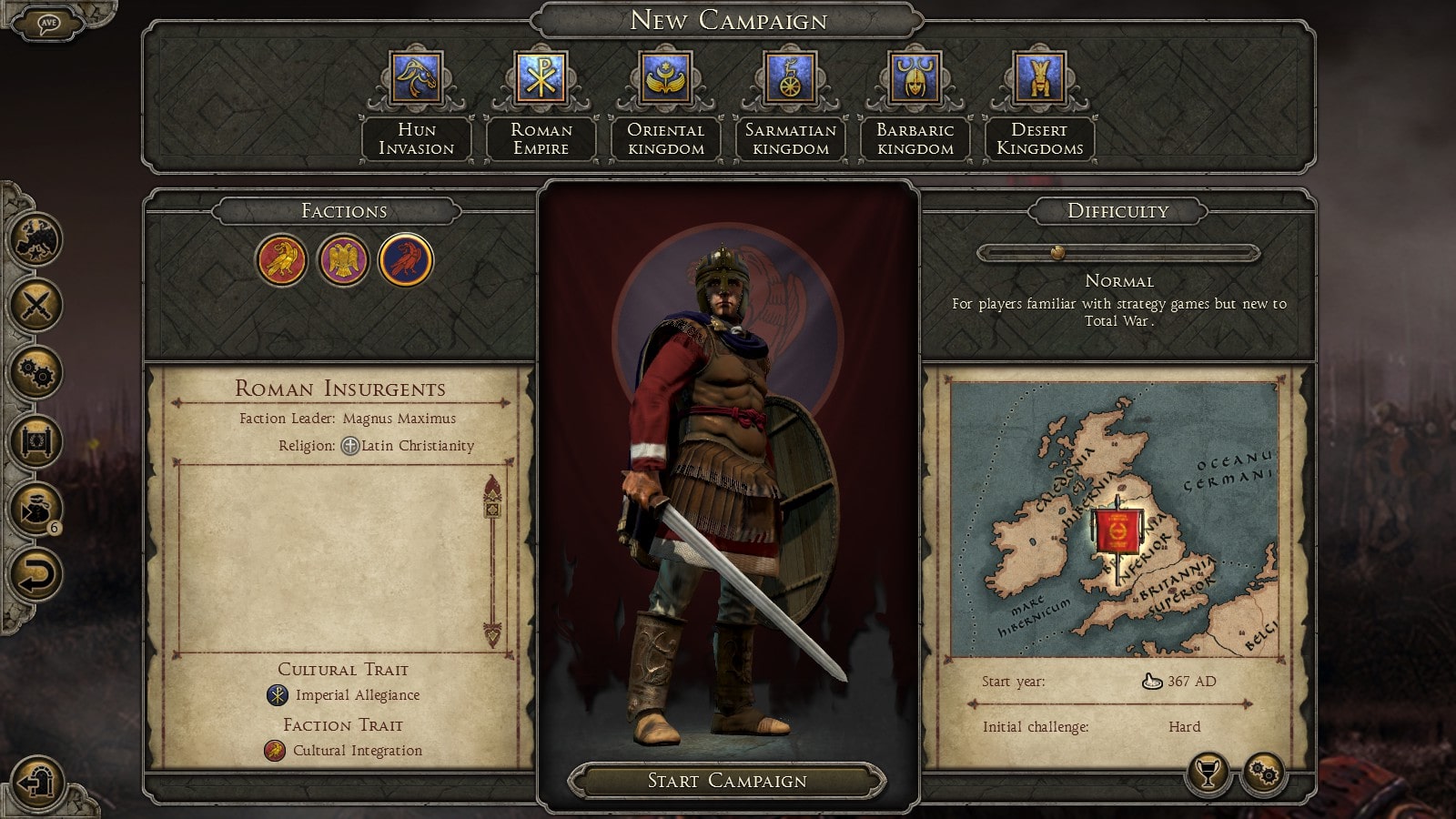The image size is (1456, 819).
Task: Select the Roman Insurgents red bird emblem
Action: coord(406,260)
